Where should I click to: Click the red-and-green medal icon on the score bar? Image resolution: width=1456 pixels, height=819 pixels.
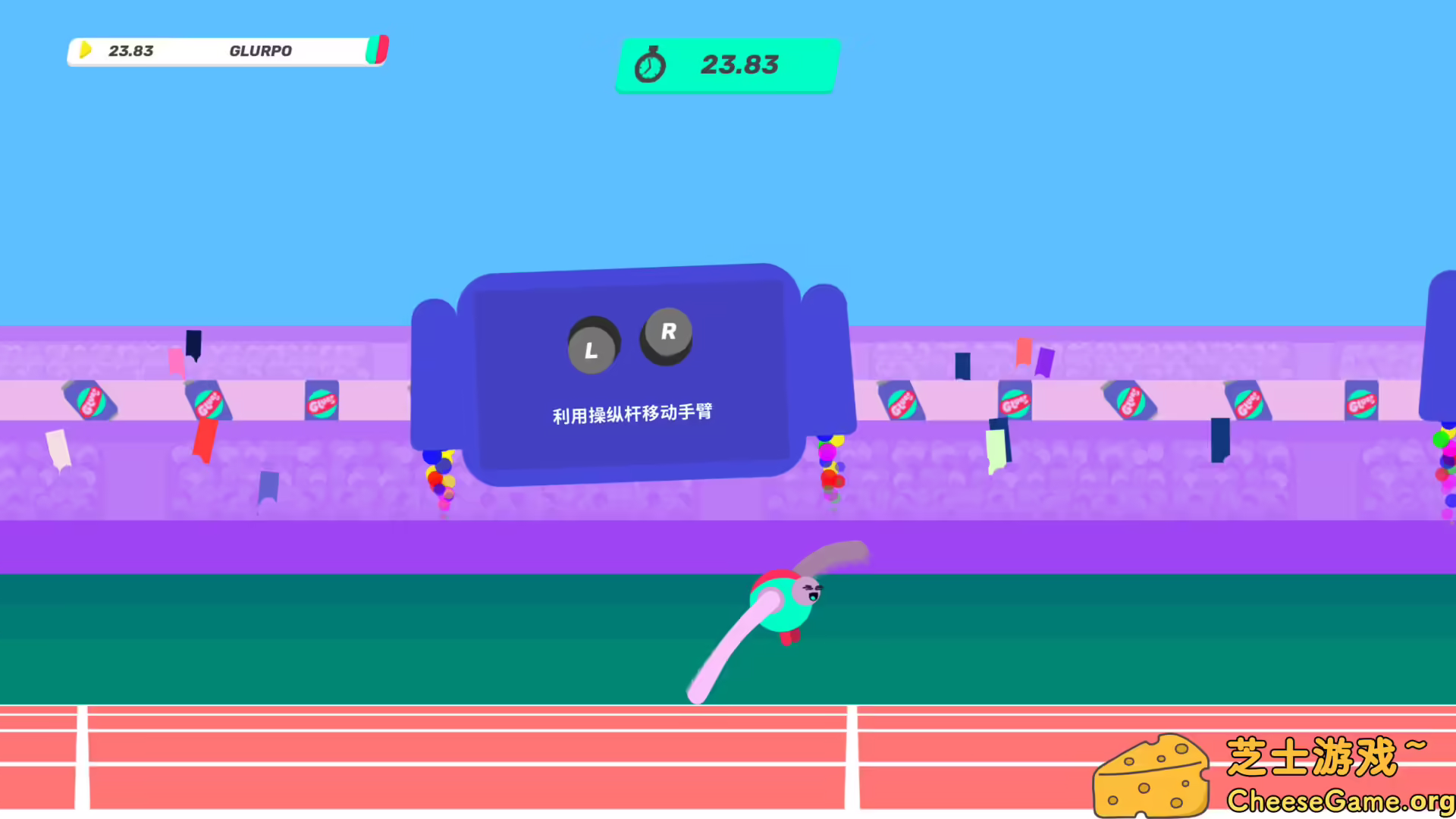[377, 49]
